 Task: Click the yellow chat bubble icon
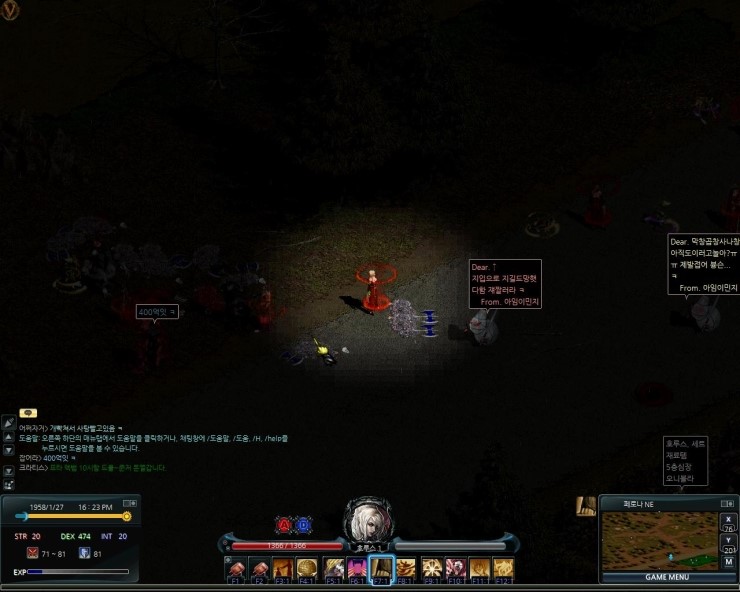pyautogui.click(x=28, y=412)
